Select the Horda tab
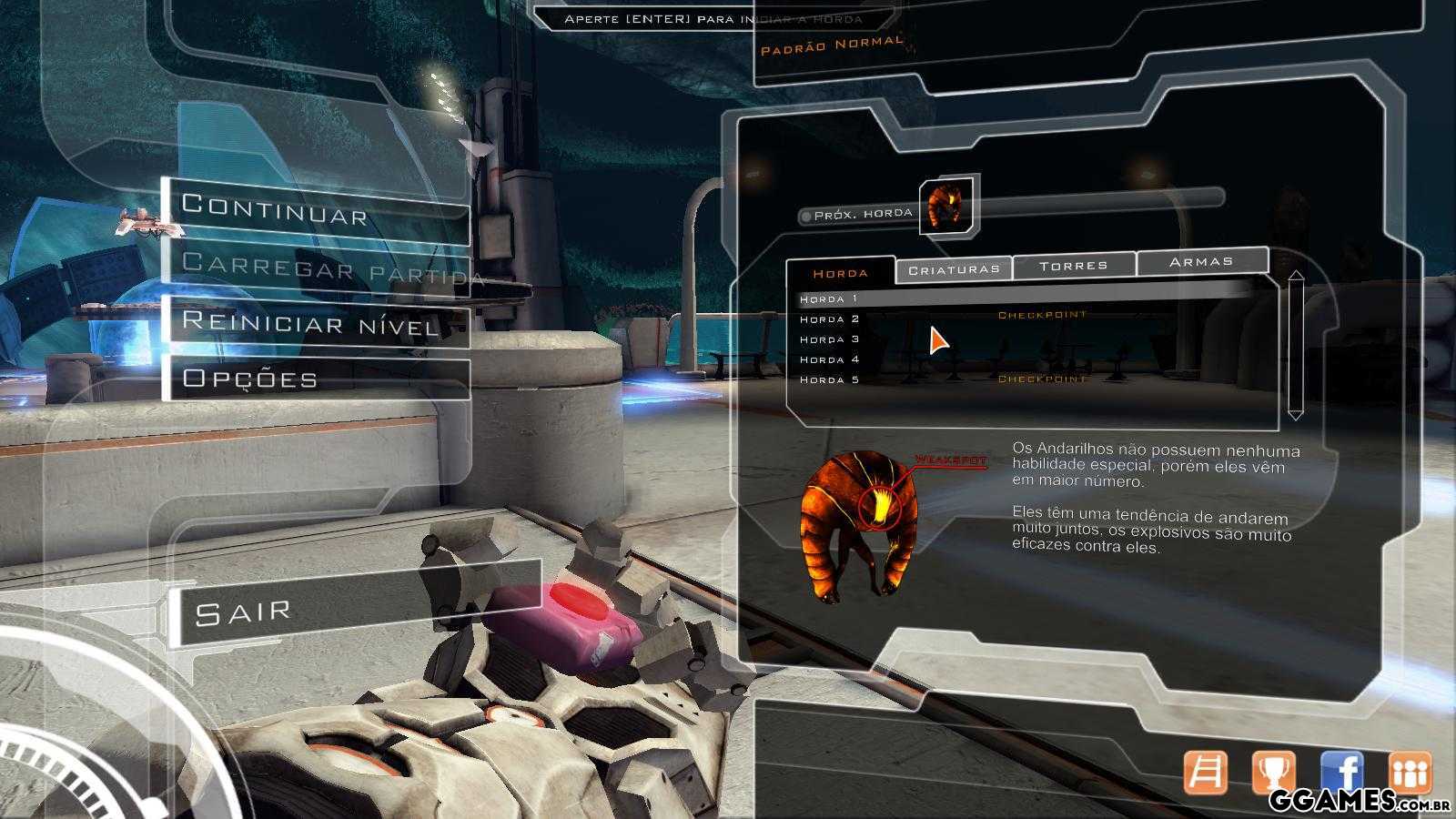This screenshot has height=819, width=1456. 840,273
